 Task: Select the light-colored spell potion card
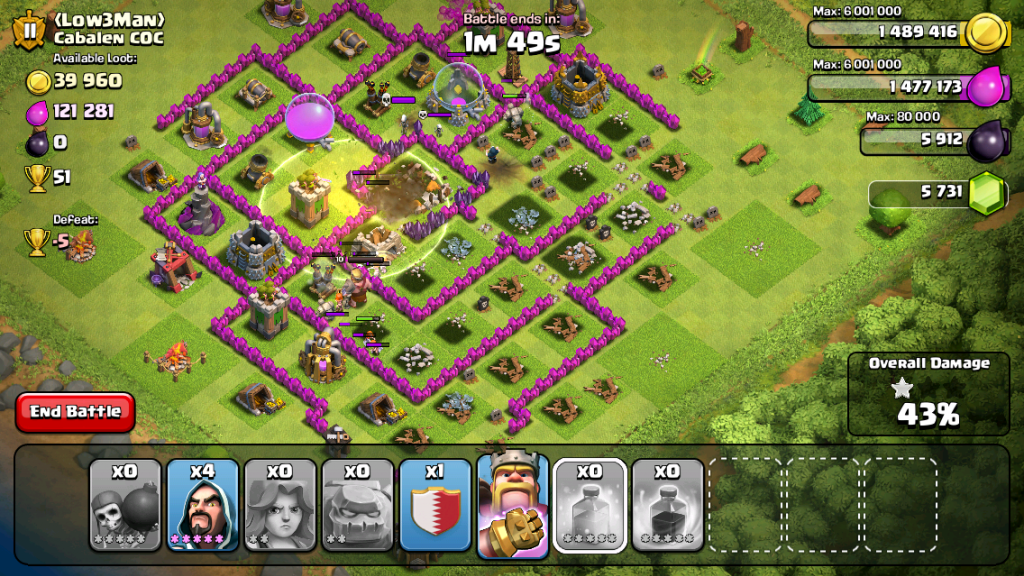590,504
